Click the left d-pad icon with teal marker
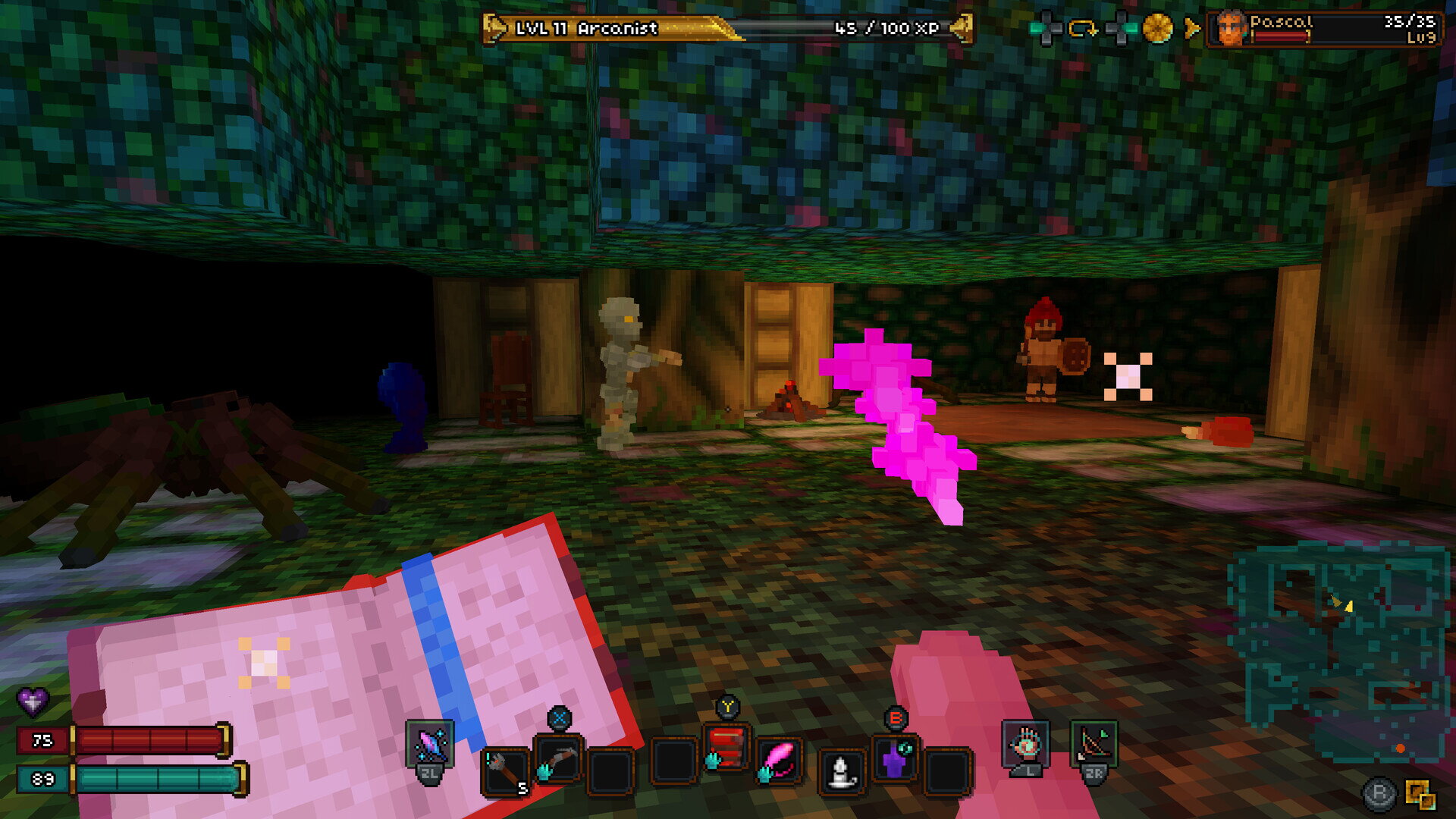The image size is (1456, 819). click(1047, 26)
